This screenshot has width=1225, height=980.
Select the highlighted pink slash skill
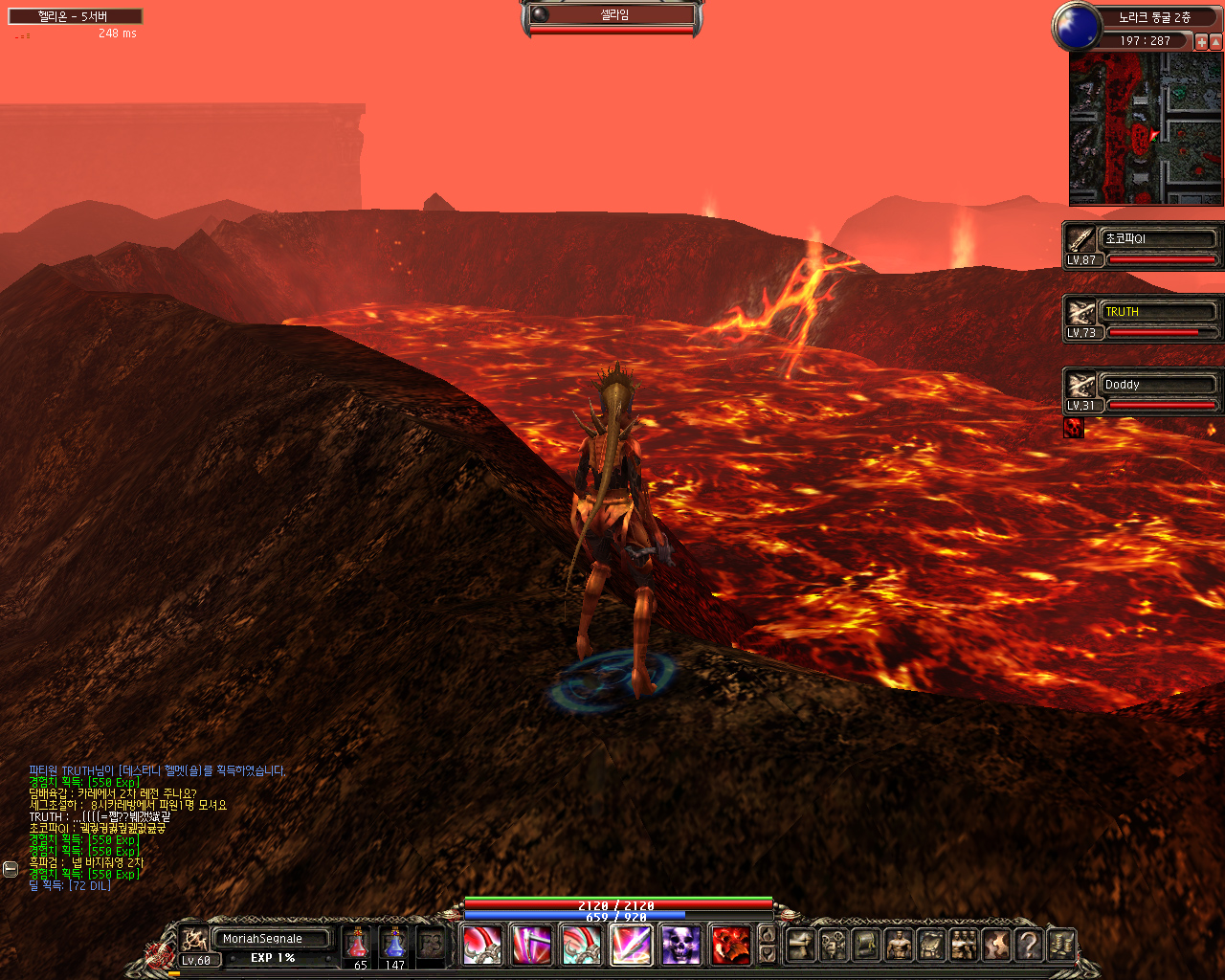click(x=631, y=946)
